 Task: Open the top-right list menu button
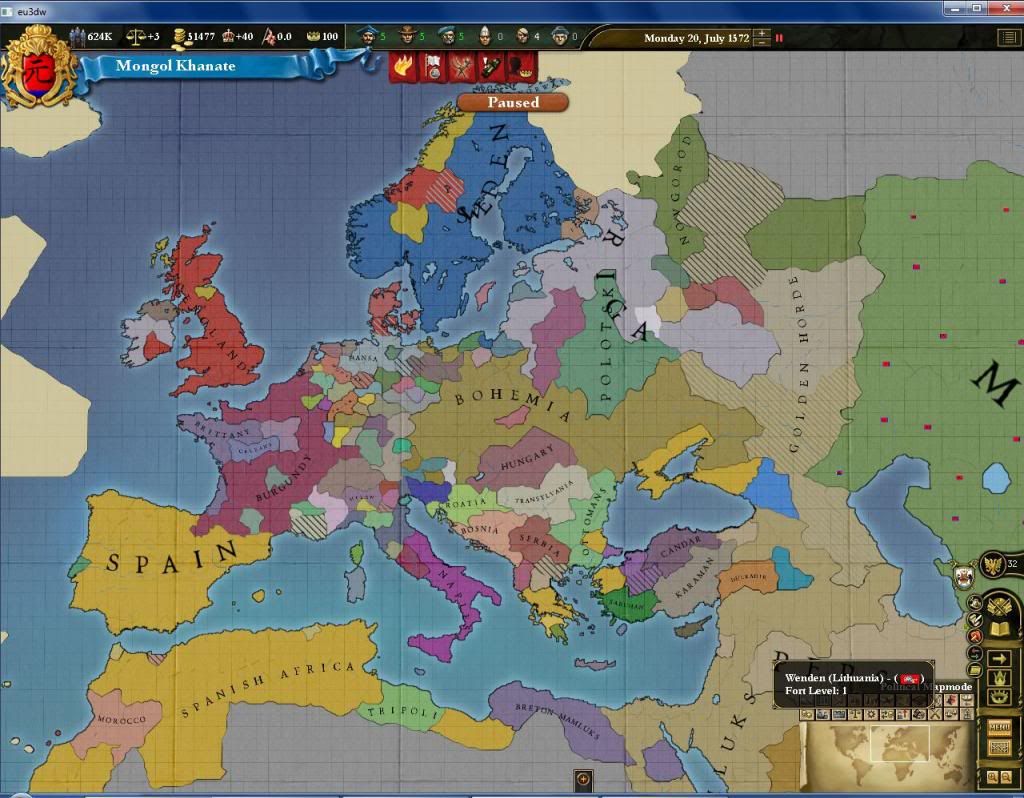(x=1008, y=38)
